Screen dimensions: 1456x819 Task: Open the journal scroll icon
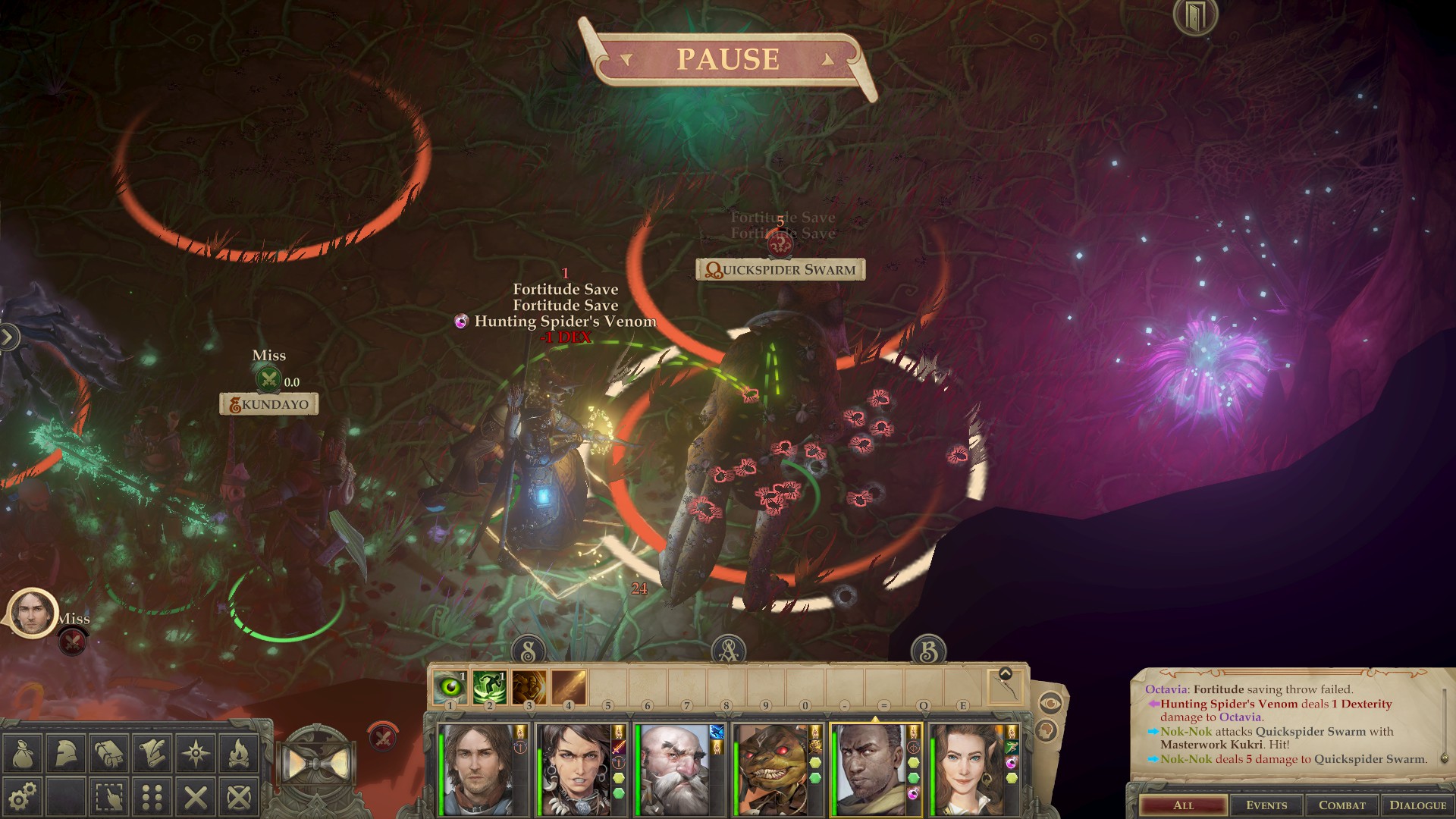click(x=152, y=752)
